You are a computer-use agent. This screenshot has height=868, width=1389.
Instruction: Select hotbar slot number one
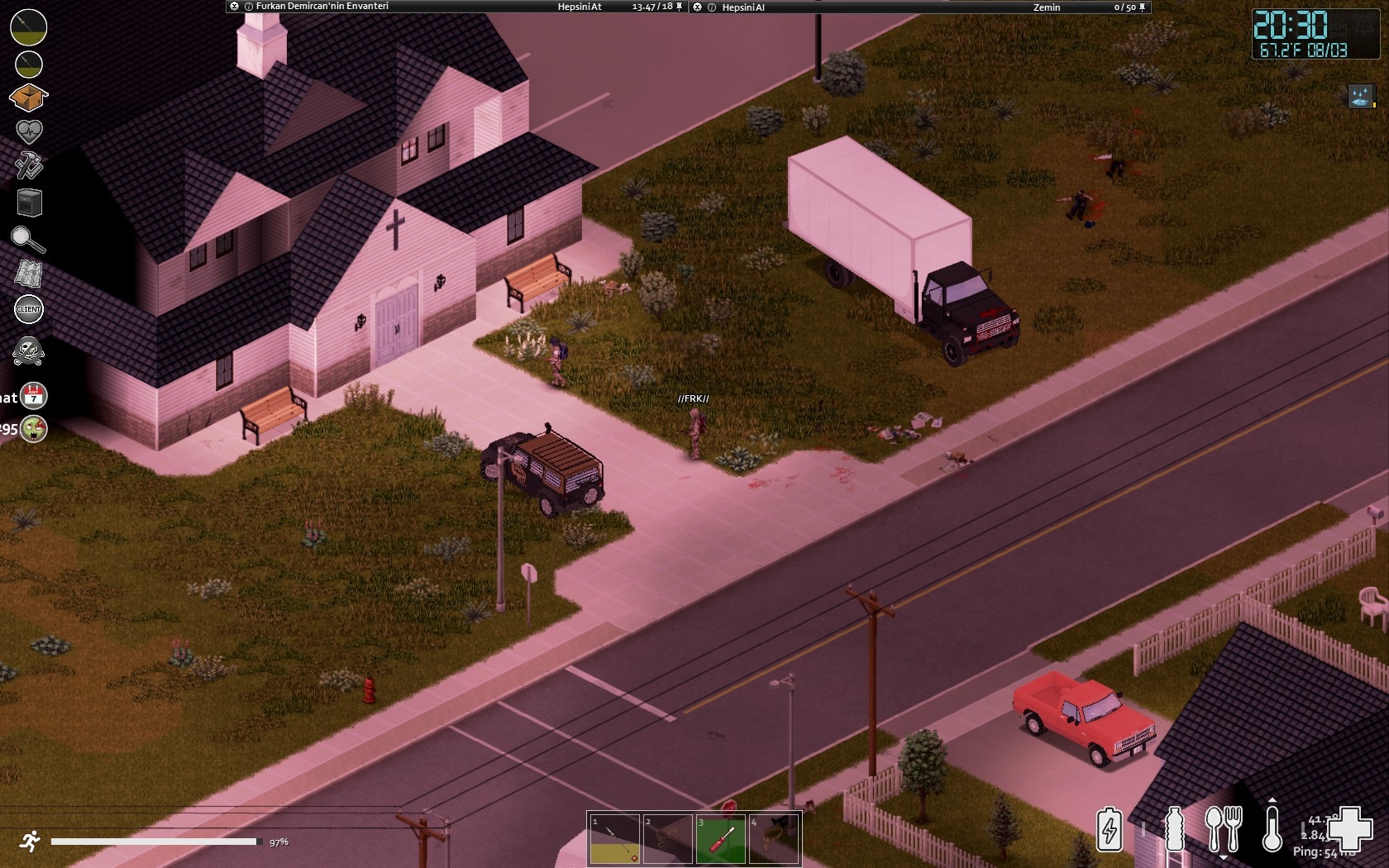(x=614, y=839)
